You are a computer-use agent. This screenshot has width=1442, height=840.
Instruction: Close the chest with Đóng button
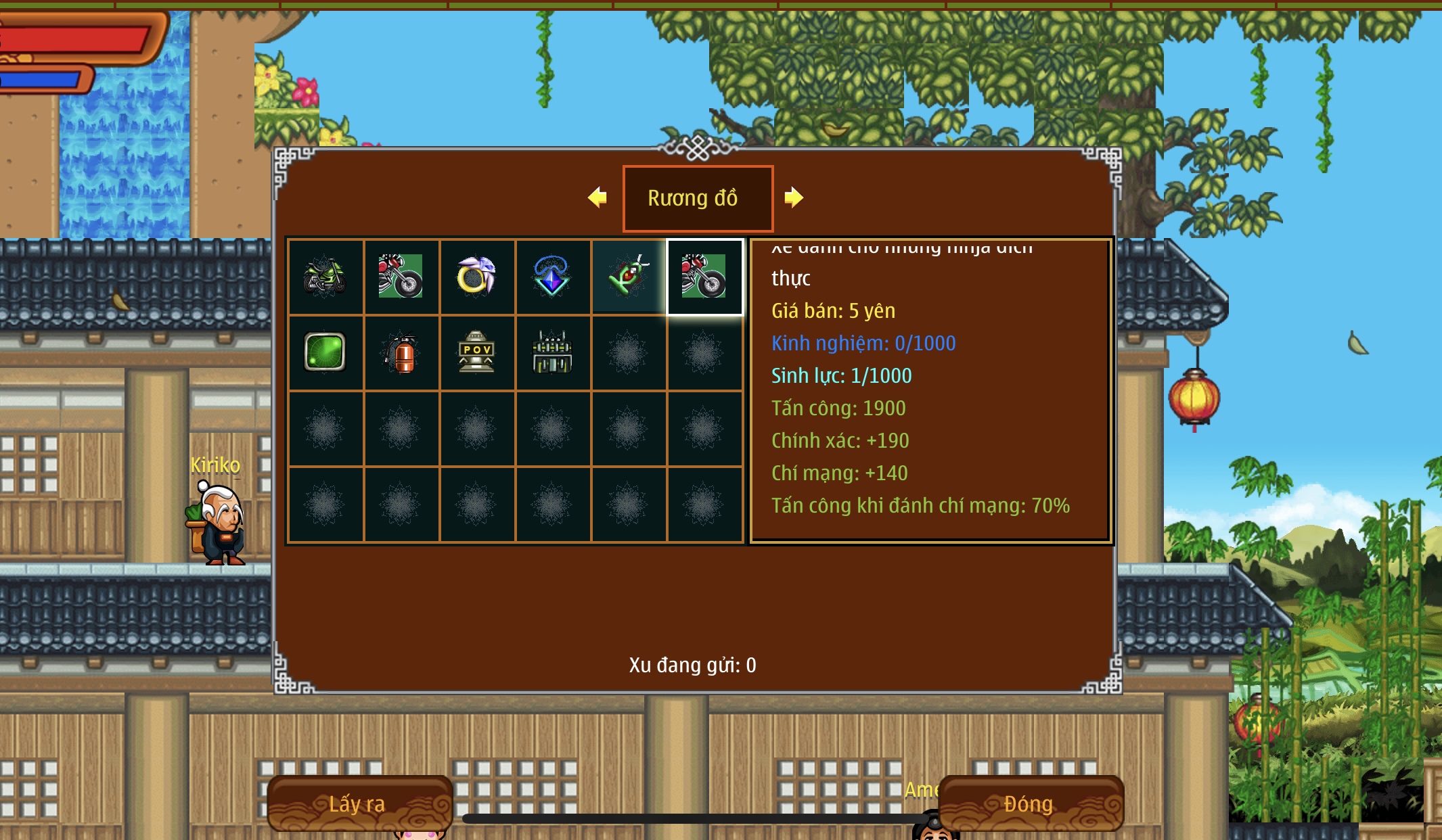1030,803
